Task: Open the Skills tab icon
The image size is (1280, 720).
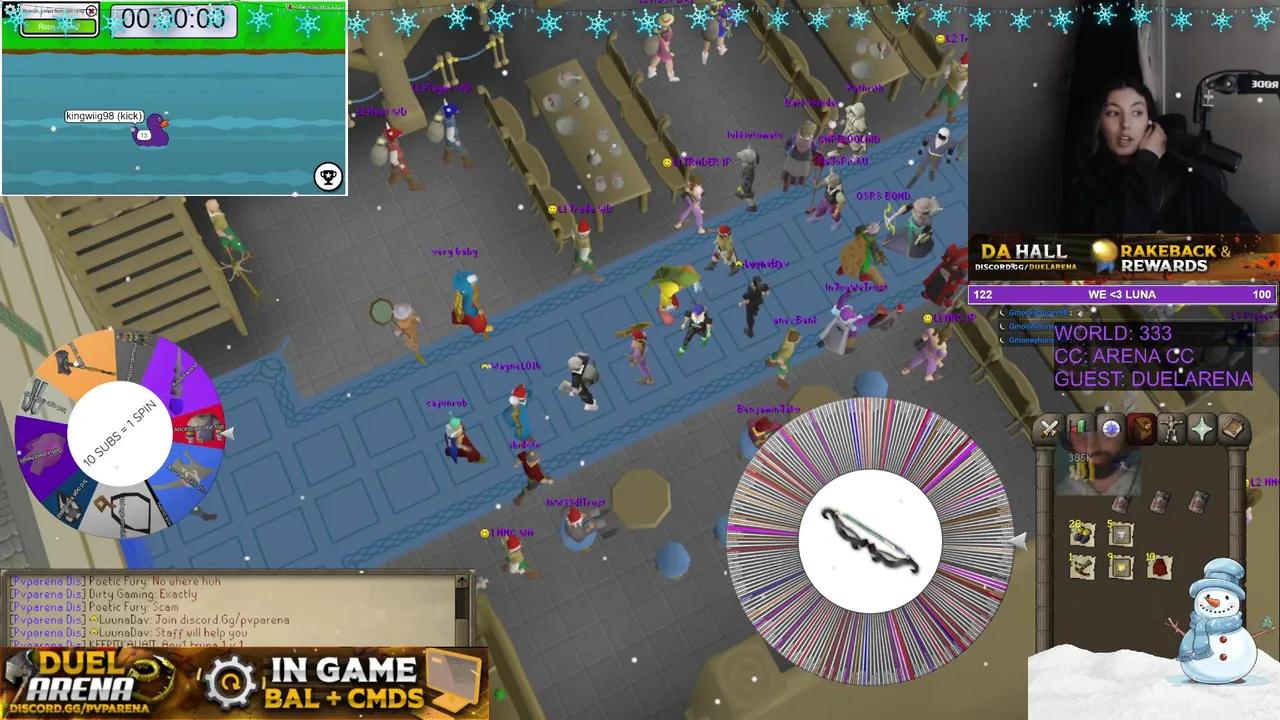Action: click(x=1081, y=428)
